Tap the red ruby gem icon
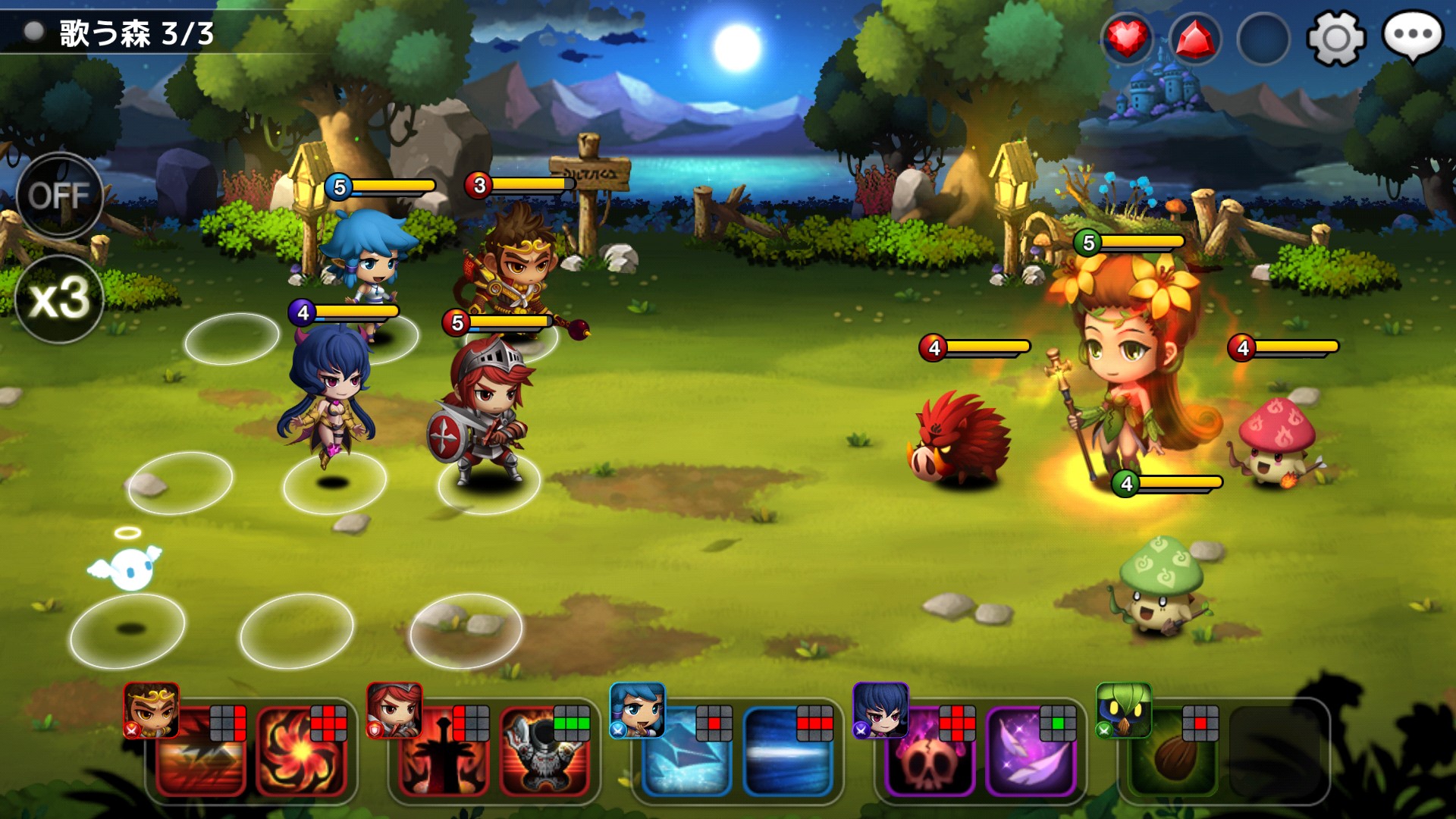 coord(1195,38)
